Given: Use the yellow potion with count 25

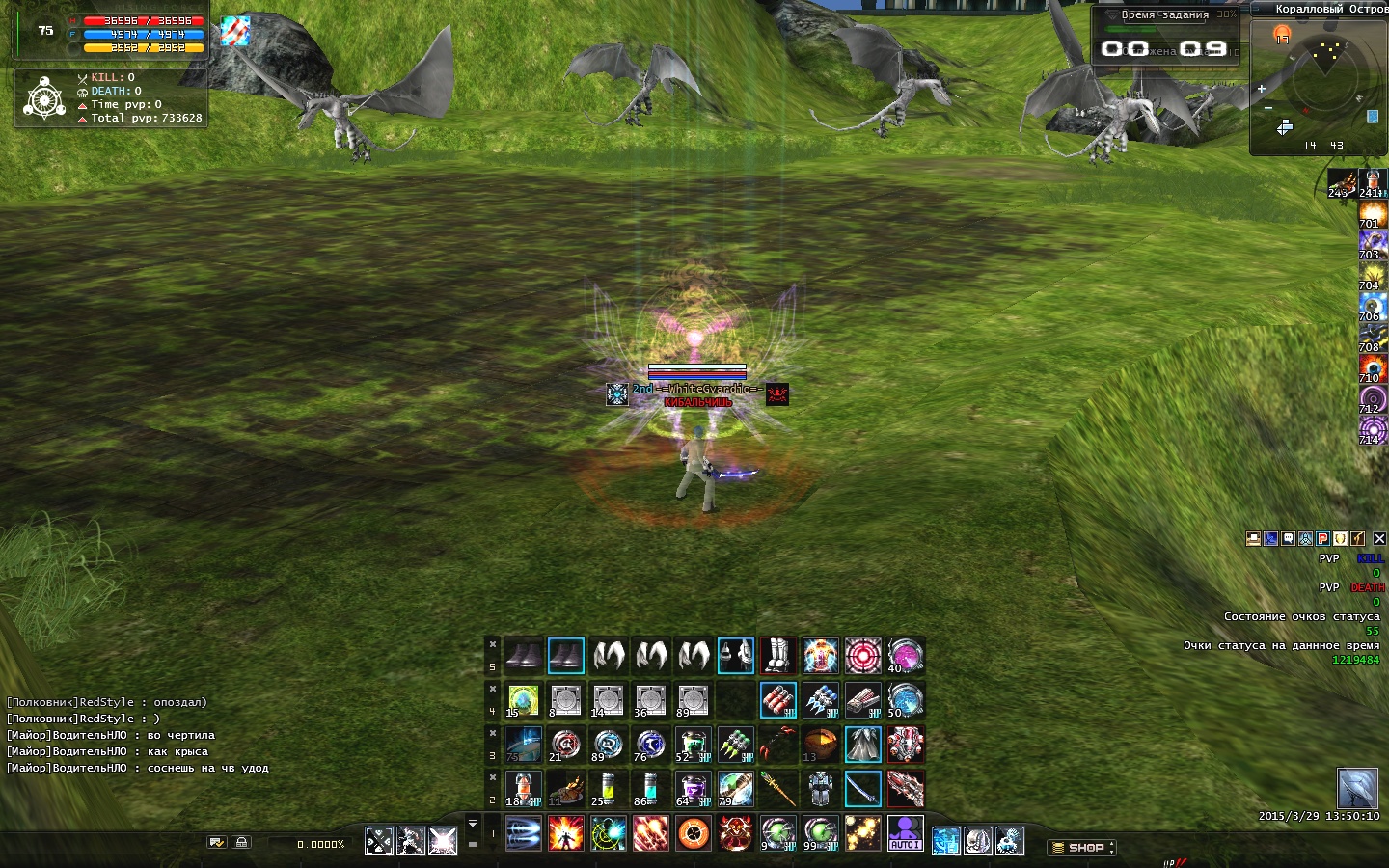Looking at the screenshot, I should tap(608, 789).
